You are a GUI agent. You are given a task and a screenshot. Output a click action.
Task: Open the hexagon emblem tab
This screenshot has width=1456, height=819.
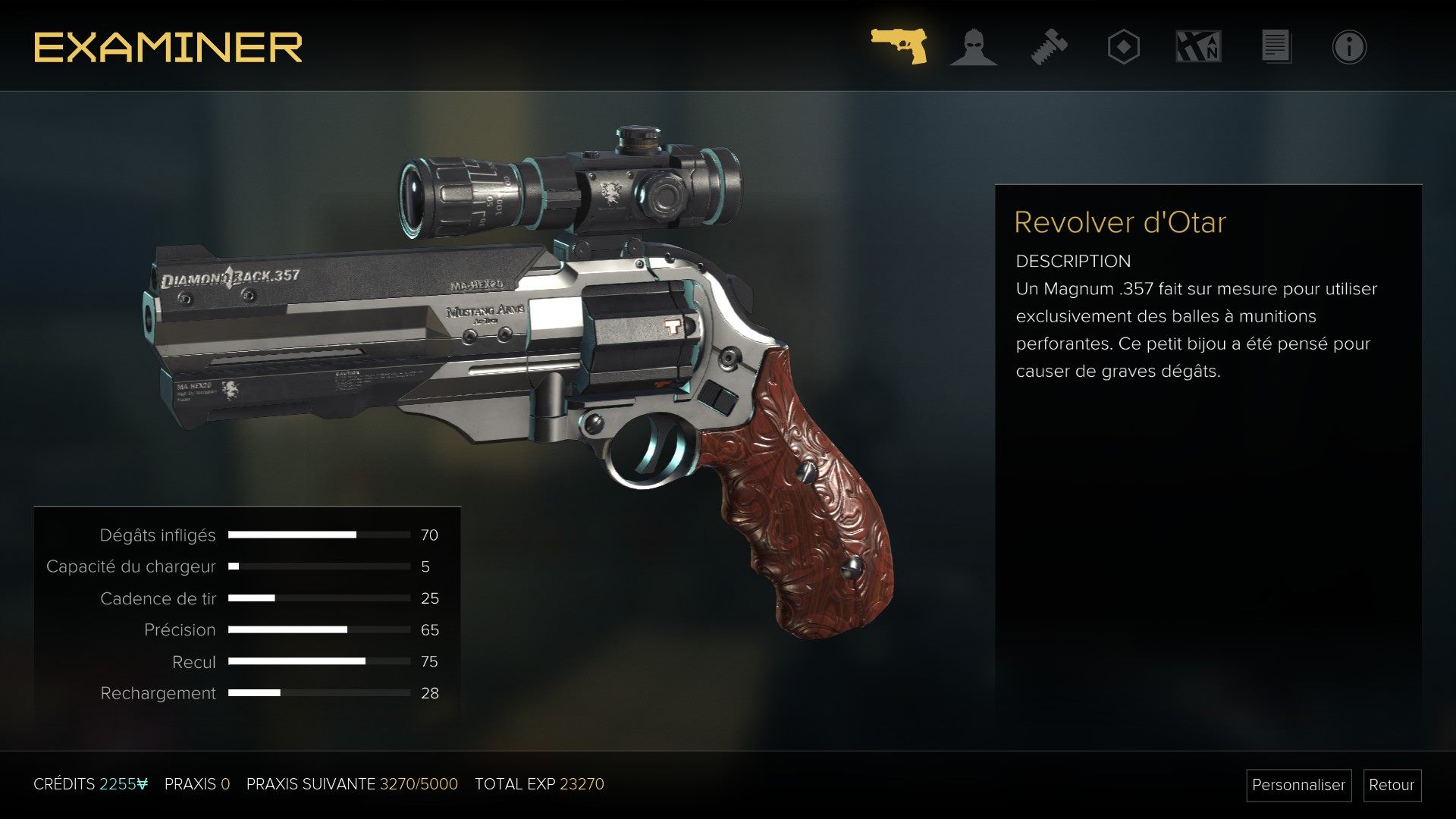(1123, 47)
